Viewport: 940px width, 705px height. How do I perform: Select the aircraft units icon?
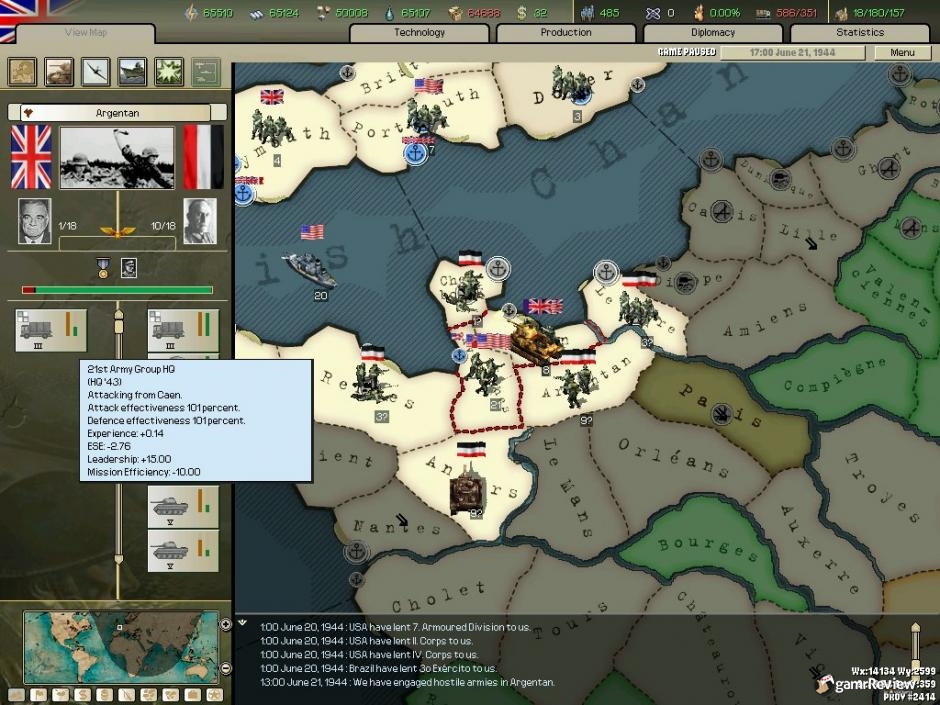tap(96, 71)
